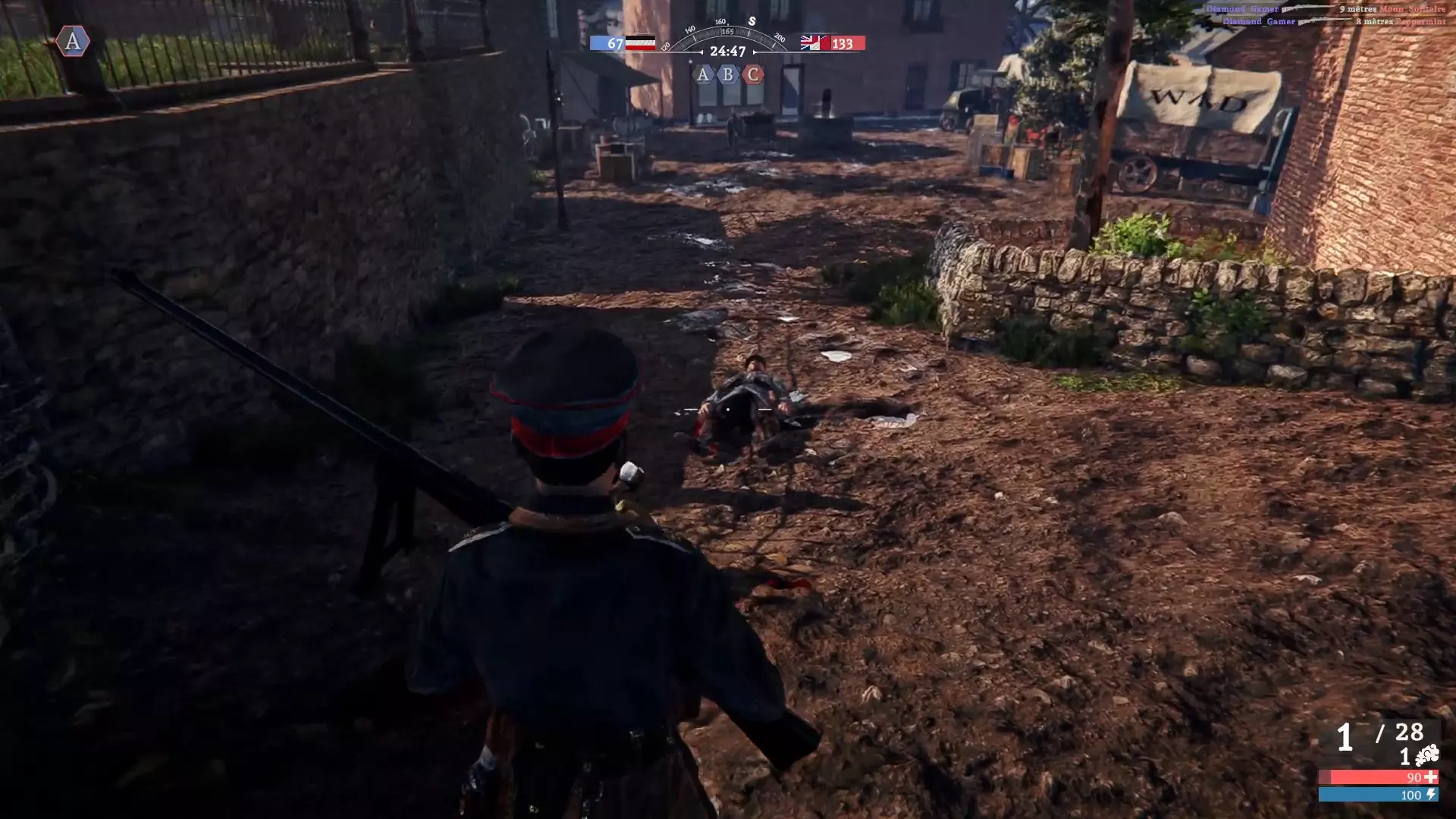Select the grenade icon near the ammo count

(1427, 755)
